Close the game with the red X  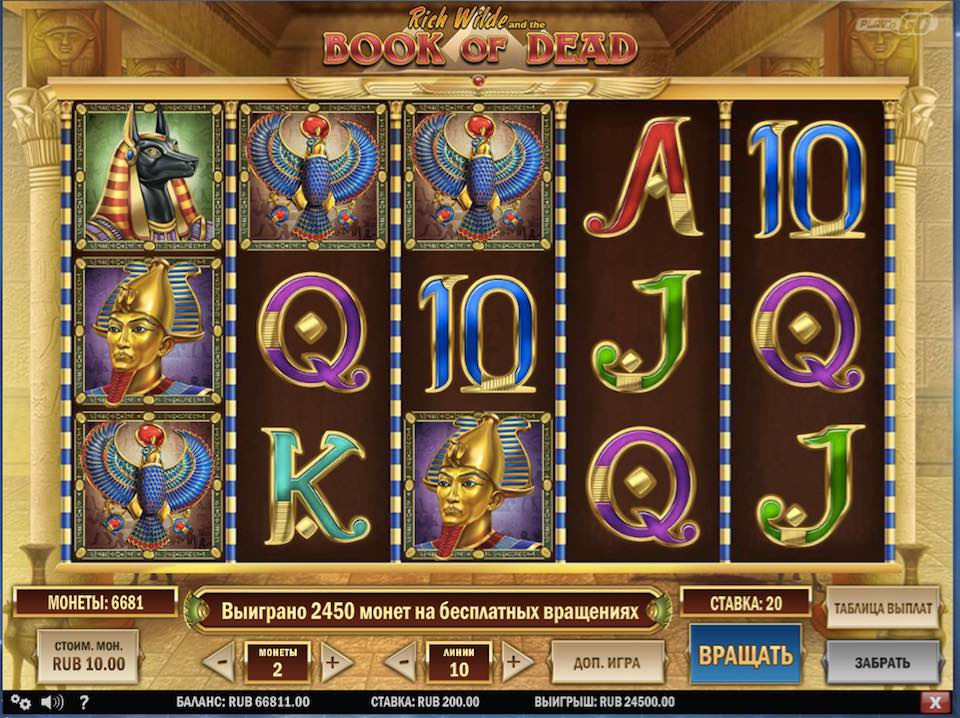[x=935, y=702]
